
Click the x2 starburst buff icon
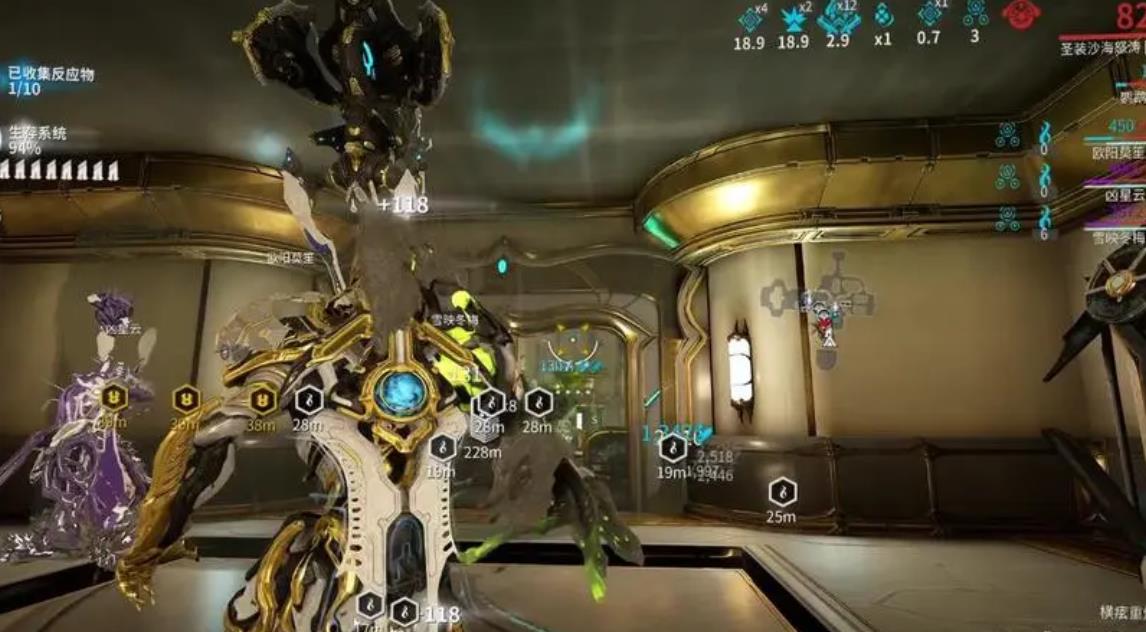[x=793, y=19]
